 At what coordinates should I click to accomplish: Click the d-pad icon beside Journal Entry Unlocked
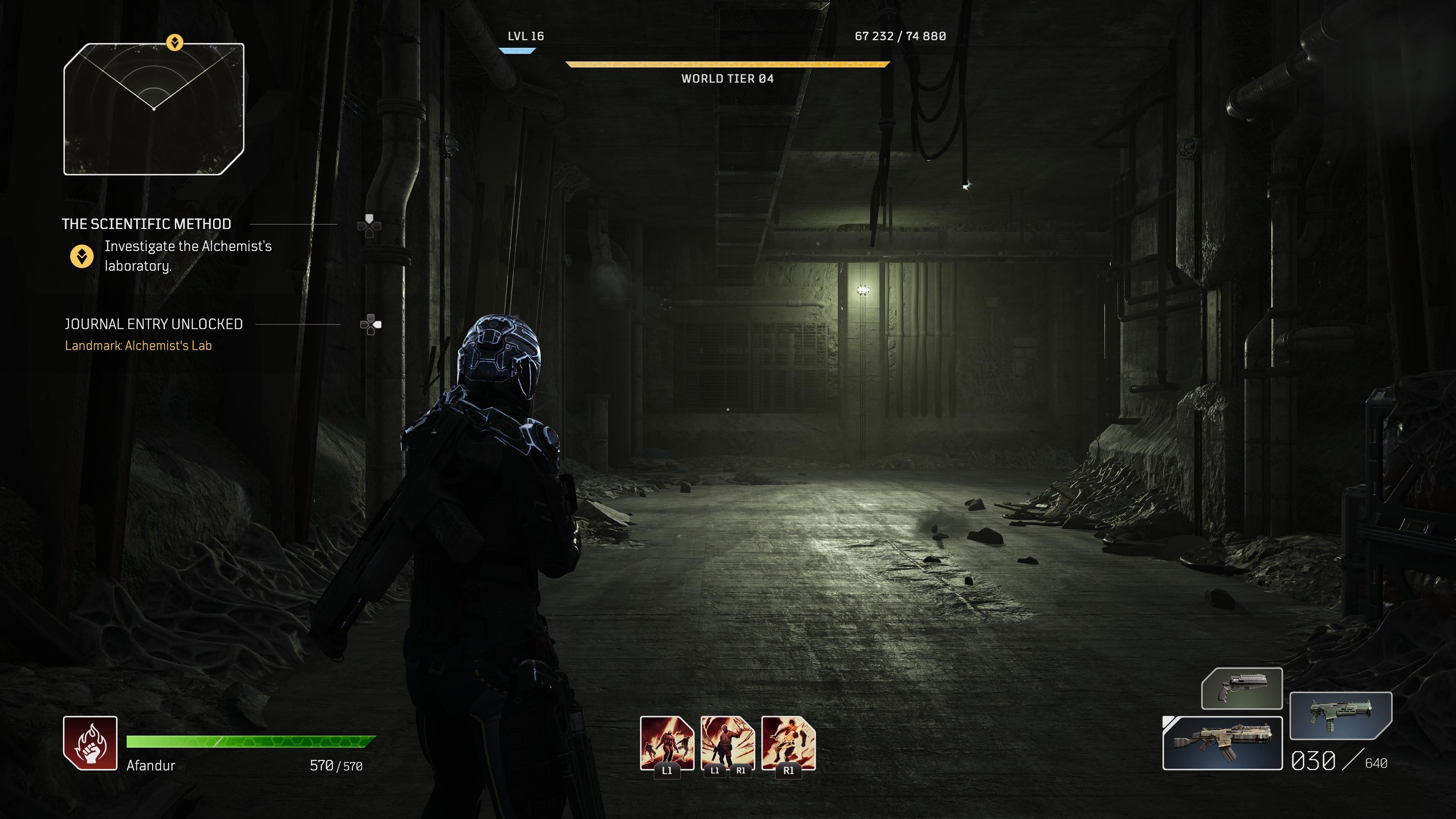click(370, 324)
